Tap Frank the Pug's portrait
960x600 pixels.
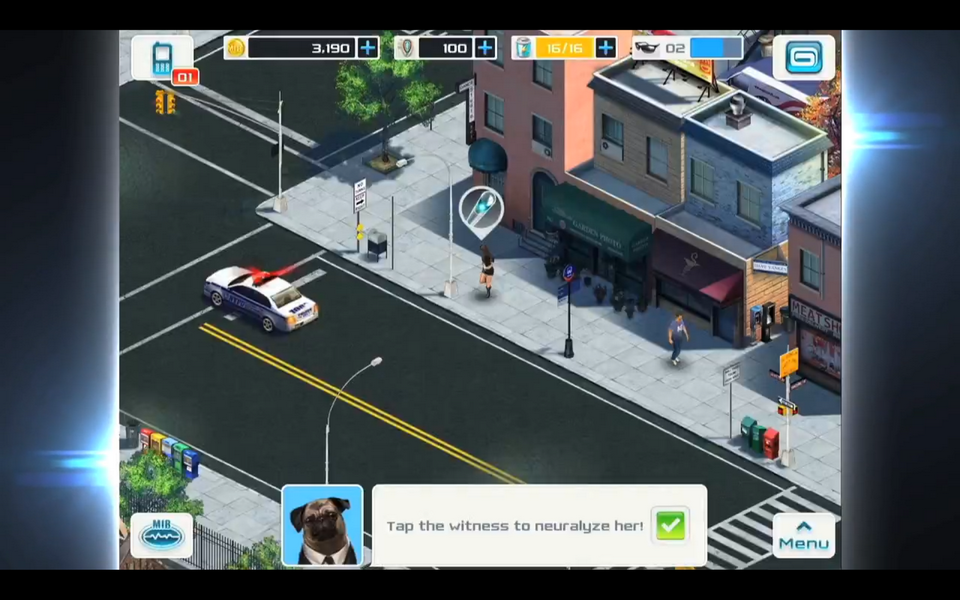point(322,526)
